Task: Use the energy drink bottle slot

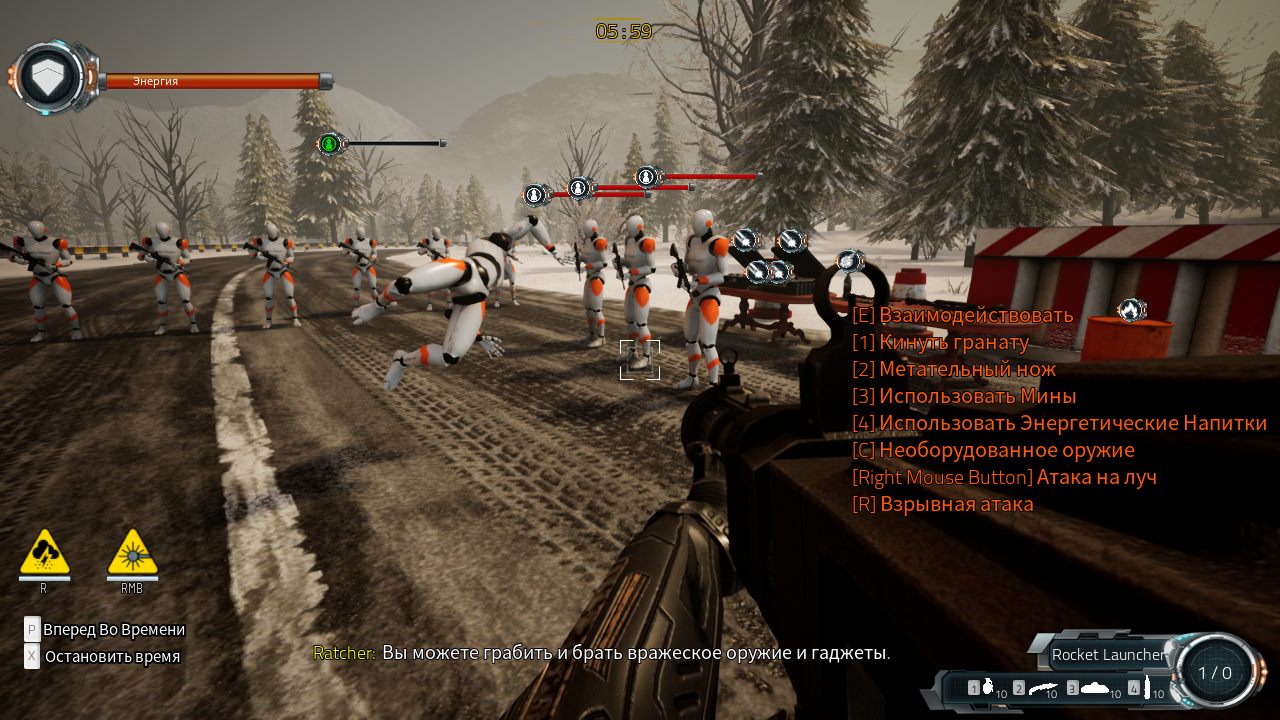Action: pos(1147,688)
